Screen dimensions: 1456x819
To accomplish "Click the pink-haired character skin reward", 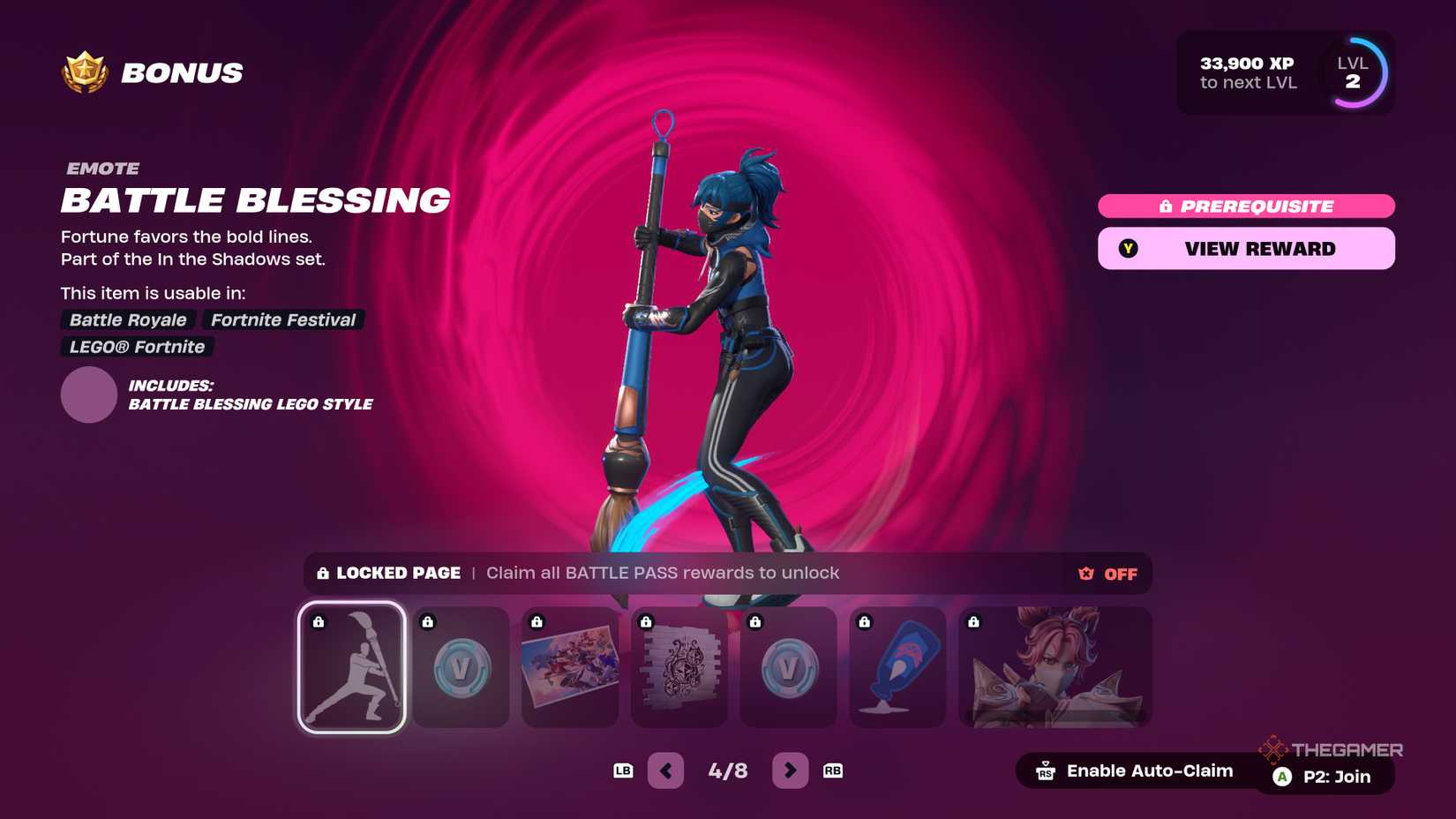I will 1054,668.
